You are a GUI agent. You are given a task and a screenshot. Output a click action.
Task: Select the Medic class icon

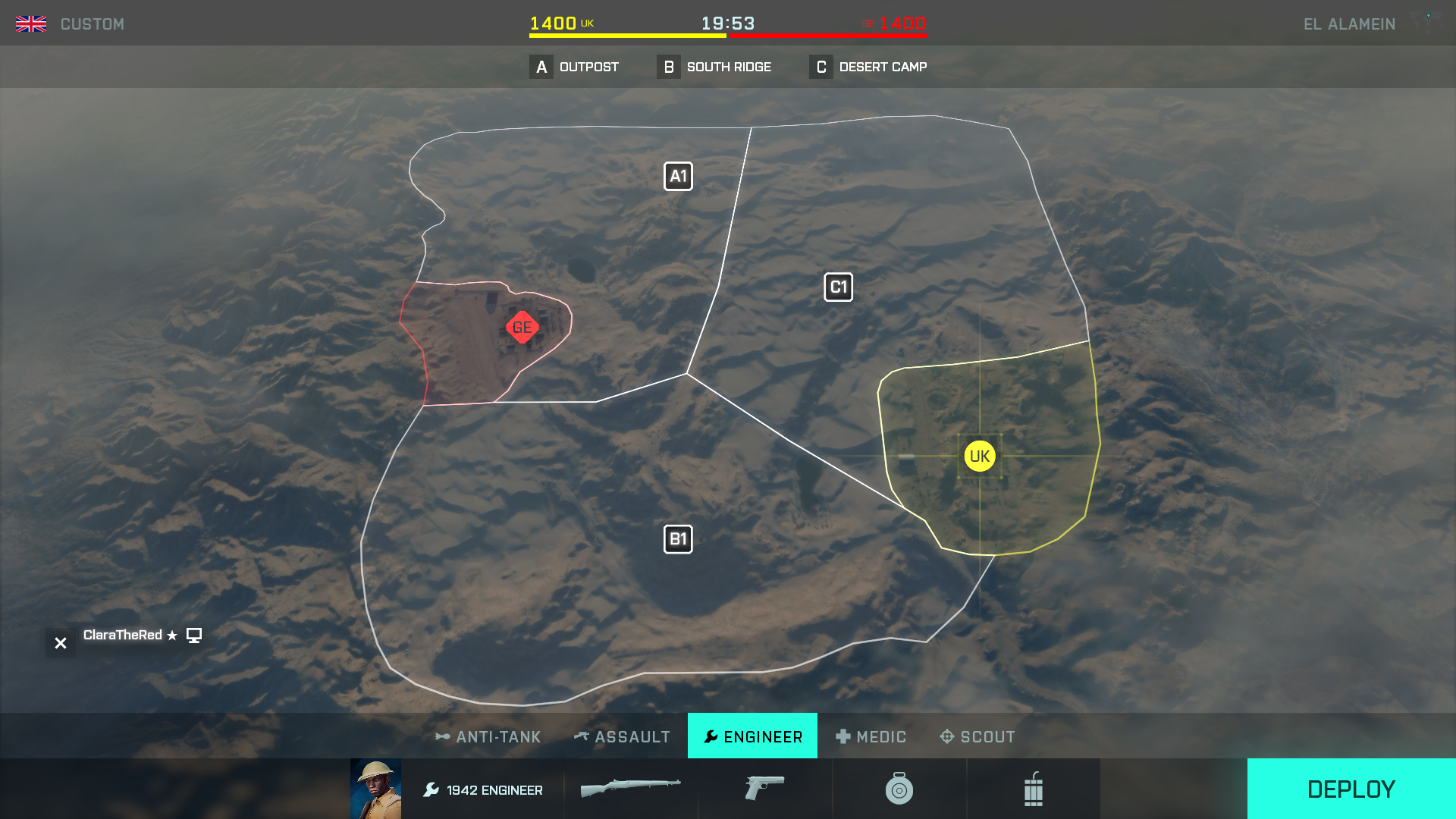(843, 736)
